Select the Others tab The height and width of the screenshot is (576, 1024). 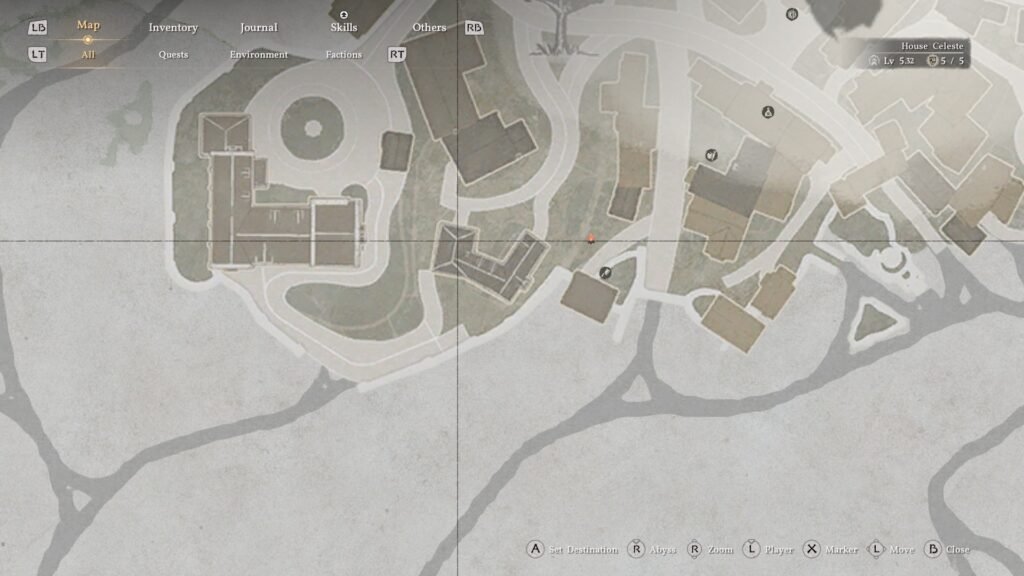point(429,28)
